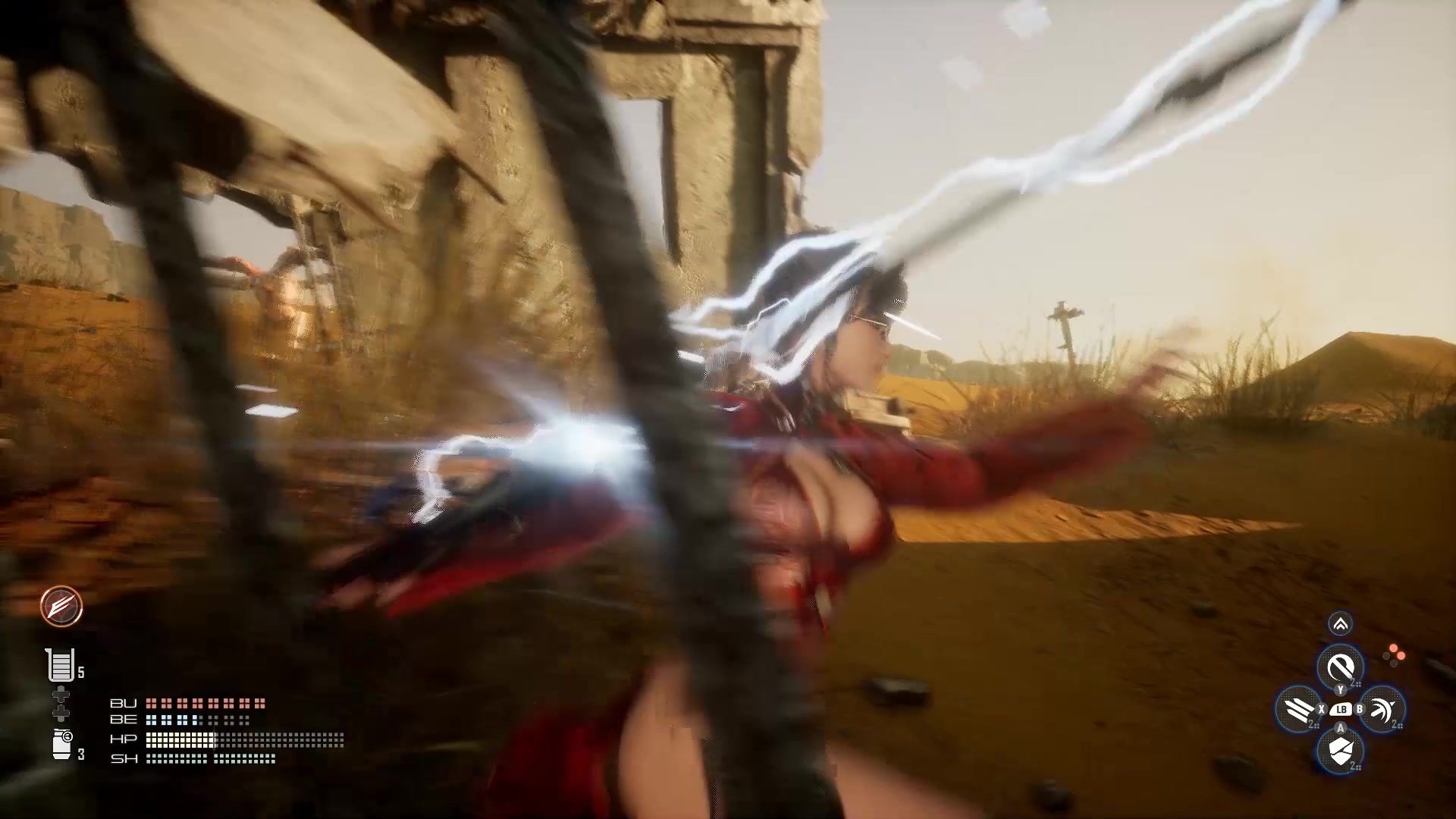Toggle the upward chevron above the skill wheel
This screenshot has width=1456, height=819.
(x=1340, y=624)
